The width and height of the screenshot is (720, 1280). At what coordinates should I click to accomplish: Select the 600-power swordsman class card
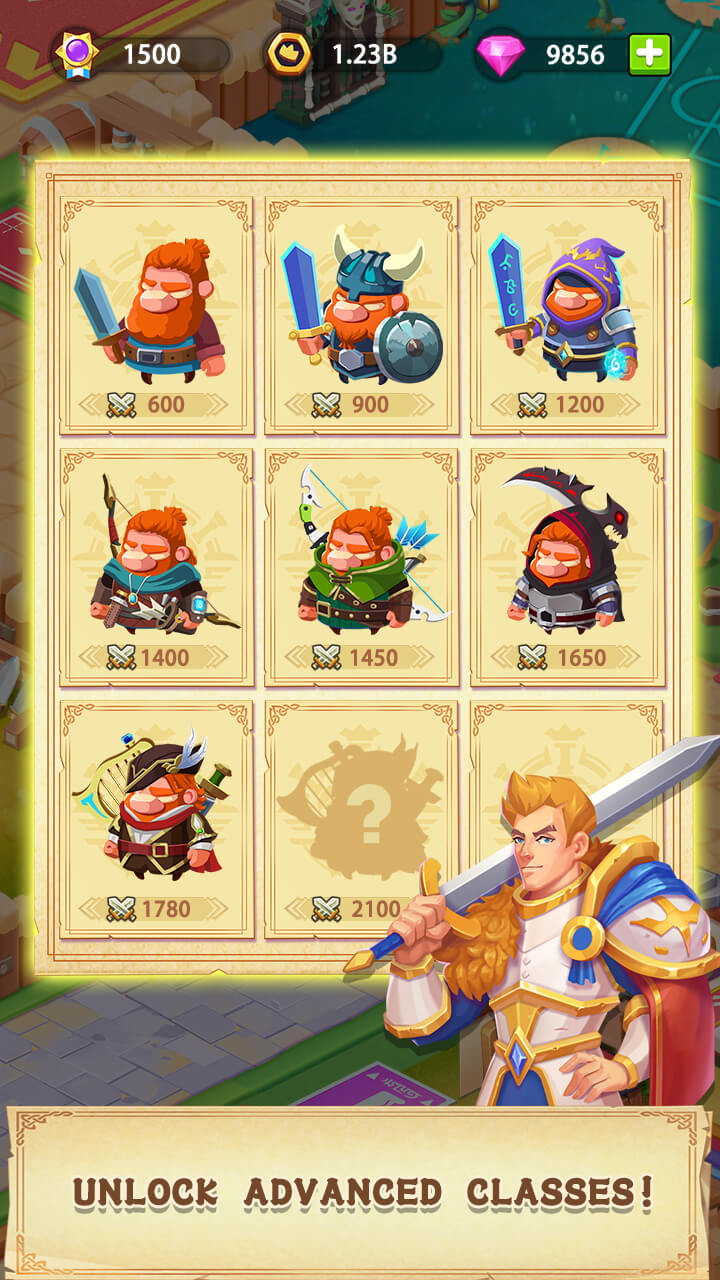click(x=156, y=315)
